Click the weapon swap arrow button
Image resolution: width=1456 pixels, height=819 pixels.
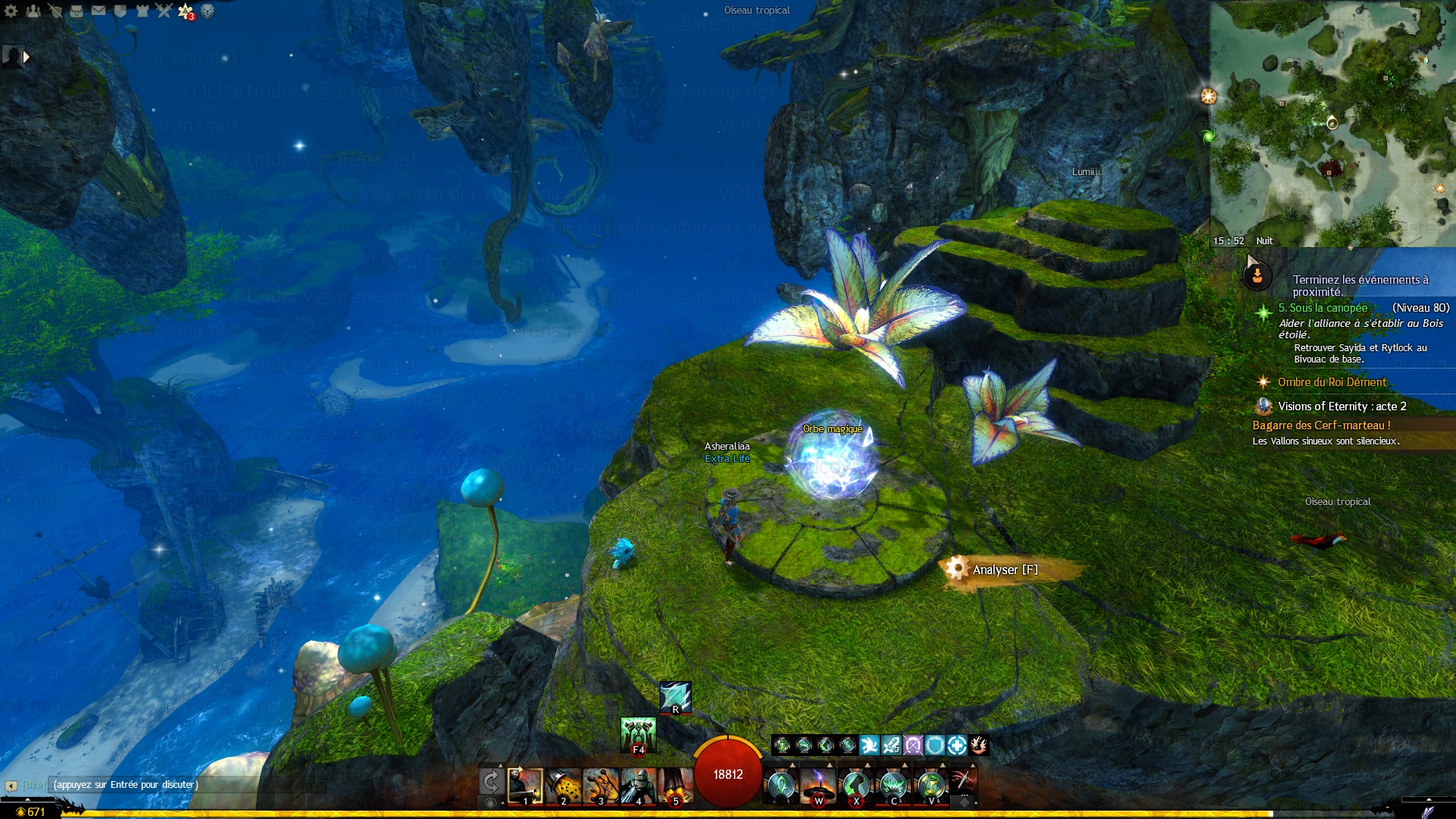(x=491, y=782)
